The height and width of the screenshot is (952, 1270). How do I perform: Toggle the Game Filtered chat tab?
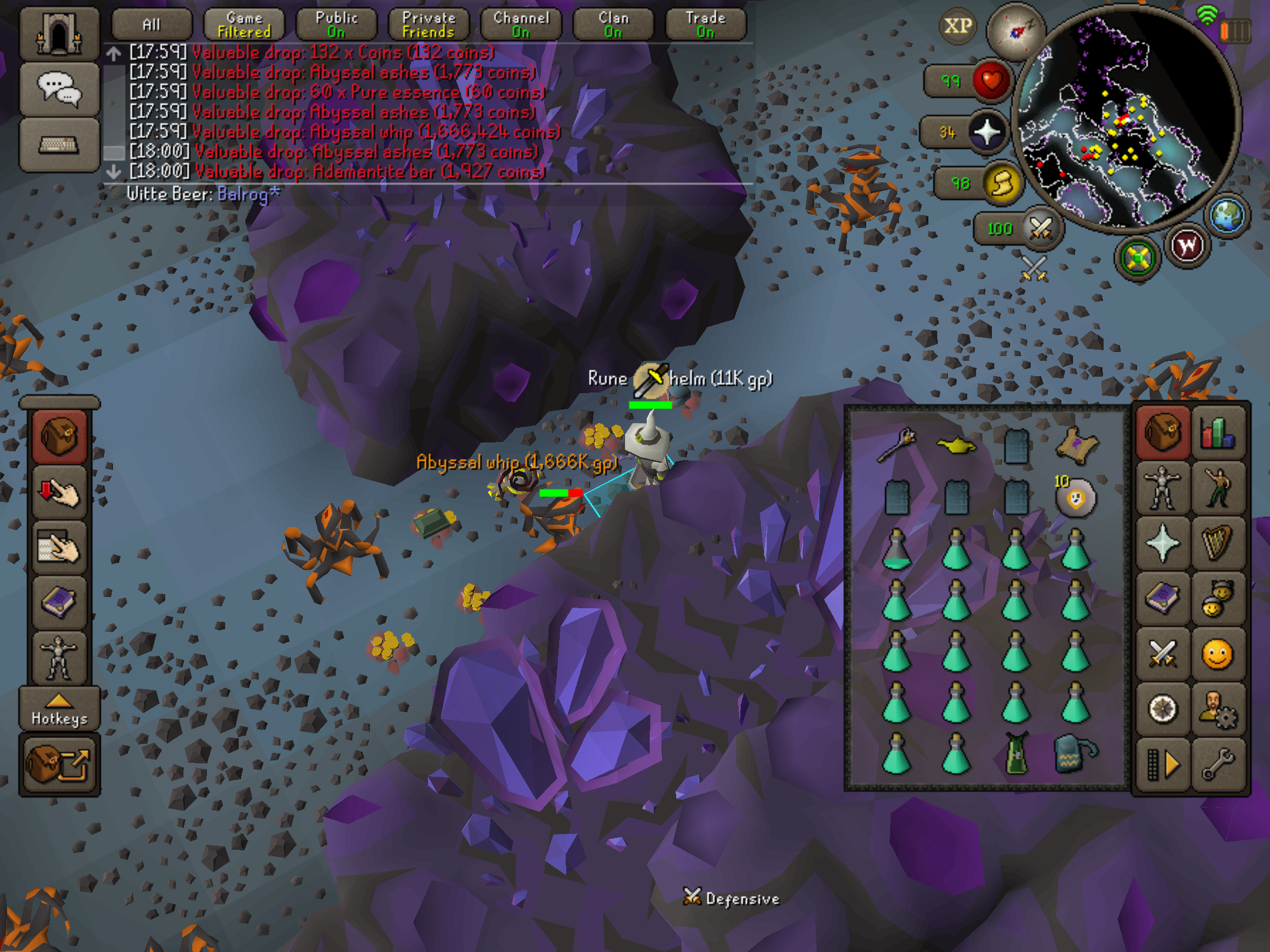click(244, 25)
